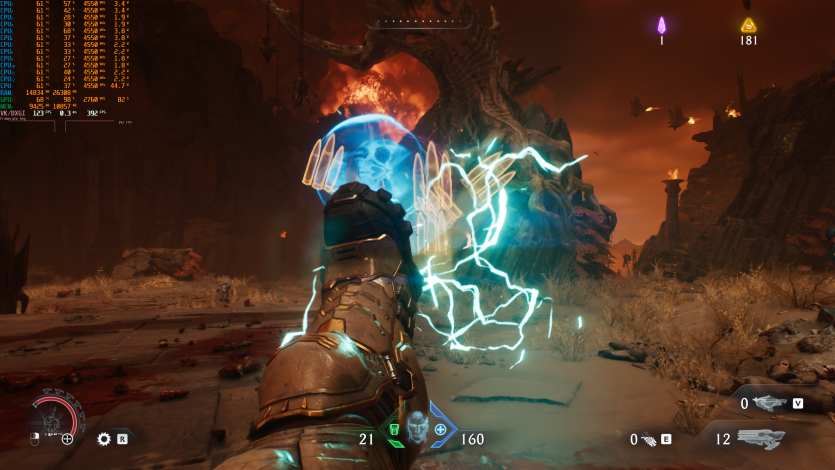Click the blue health cross icon

point(440,429)
